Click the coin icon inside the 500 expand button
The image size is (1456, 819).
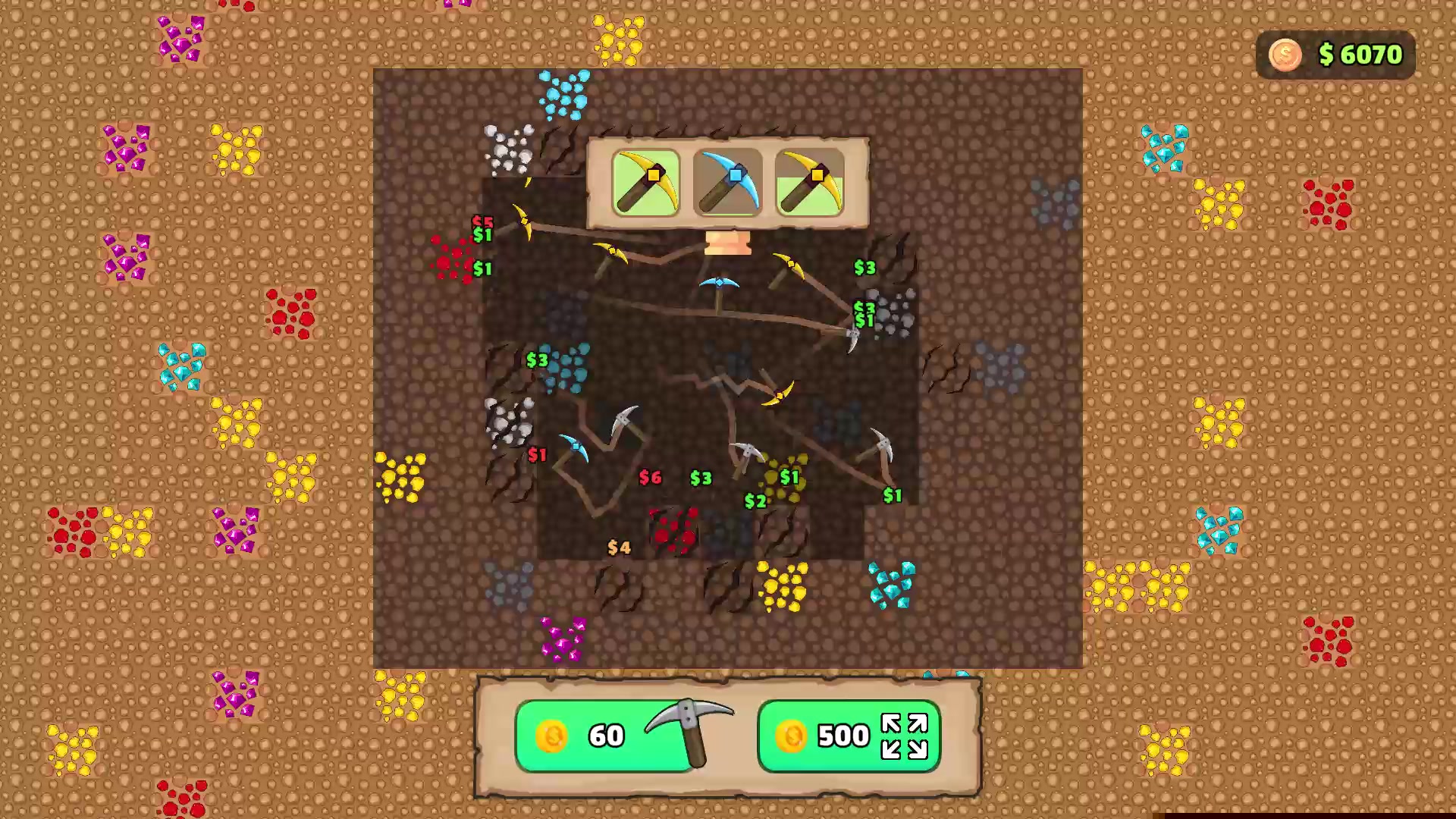click(x=792, y=736)
